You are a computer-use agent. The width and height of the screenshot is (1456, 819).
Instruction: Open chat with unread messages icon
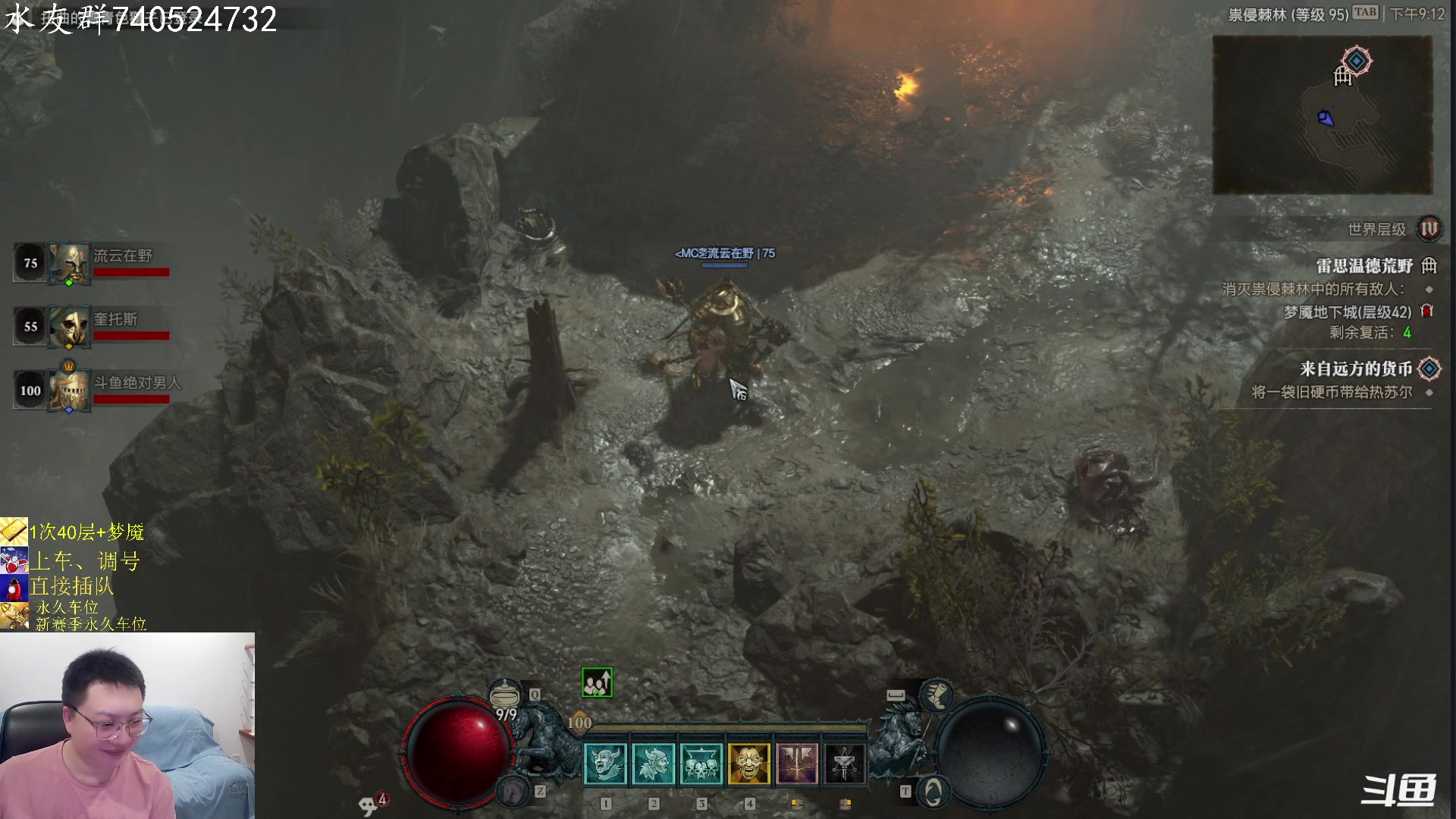point(370,804)
